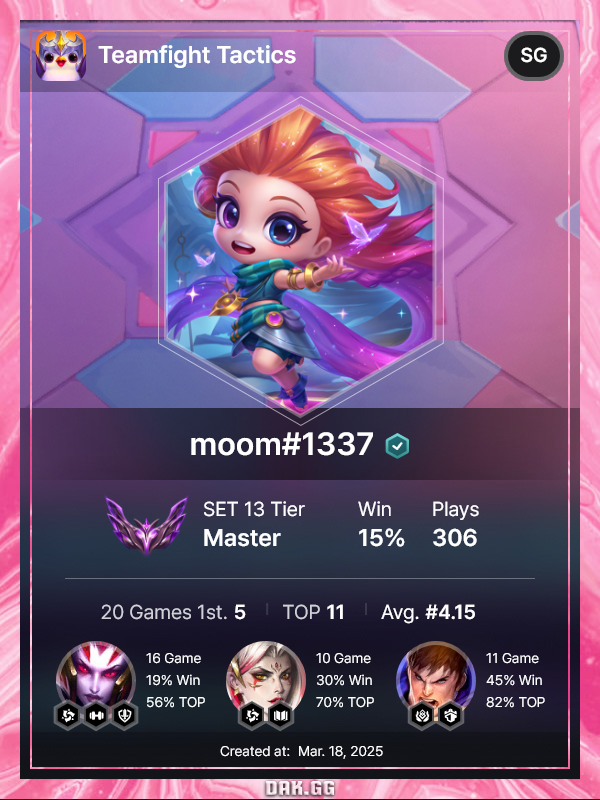Click the verified badge beside moom#1337
Image resolution: width=600 pixels, height=800 pixels.
point(397,446)
